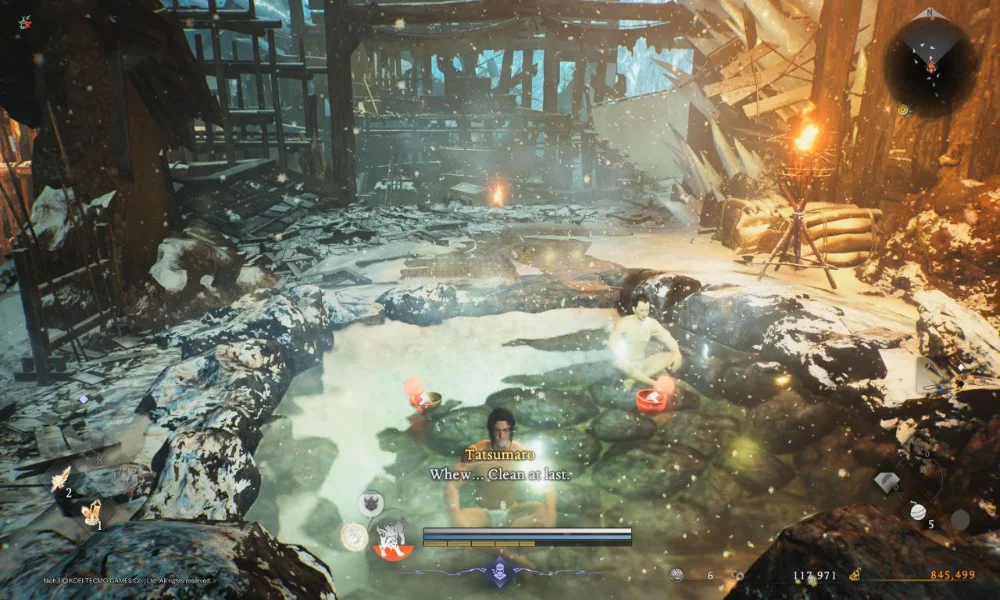Click the circular minimap radar
The height and width of the screenshot is (600, 1000).
tap(931, 62)
